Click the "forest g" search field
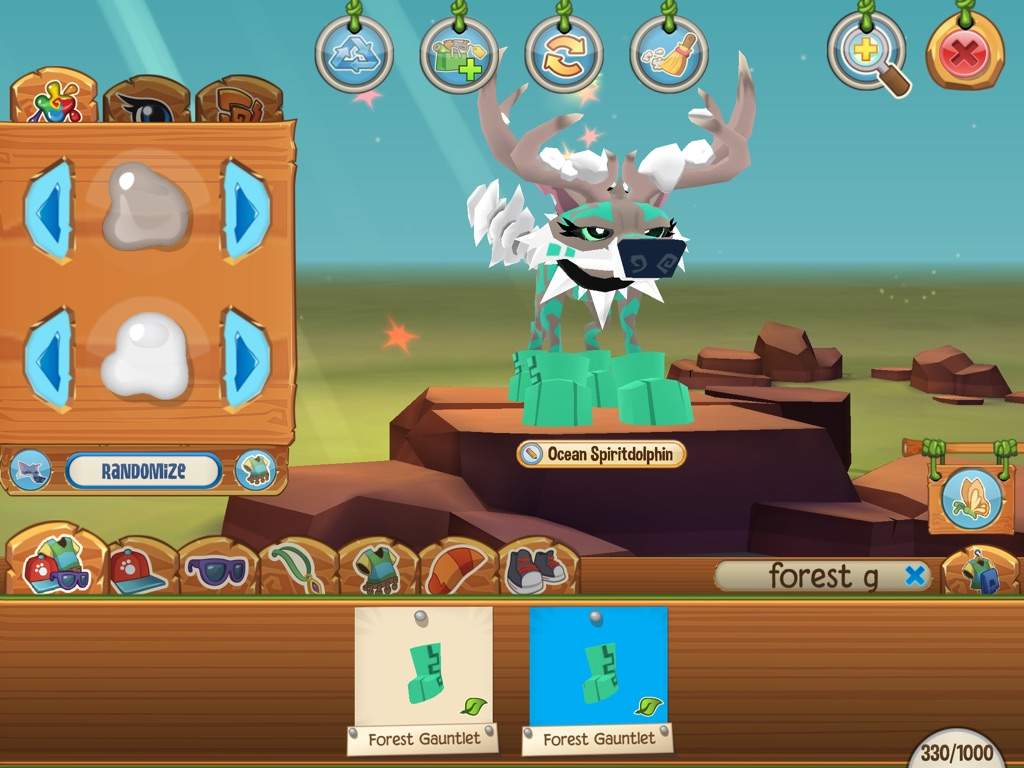The image size is (1024, 768). [810, 576]
